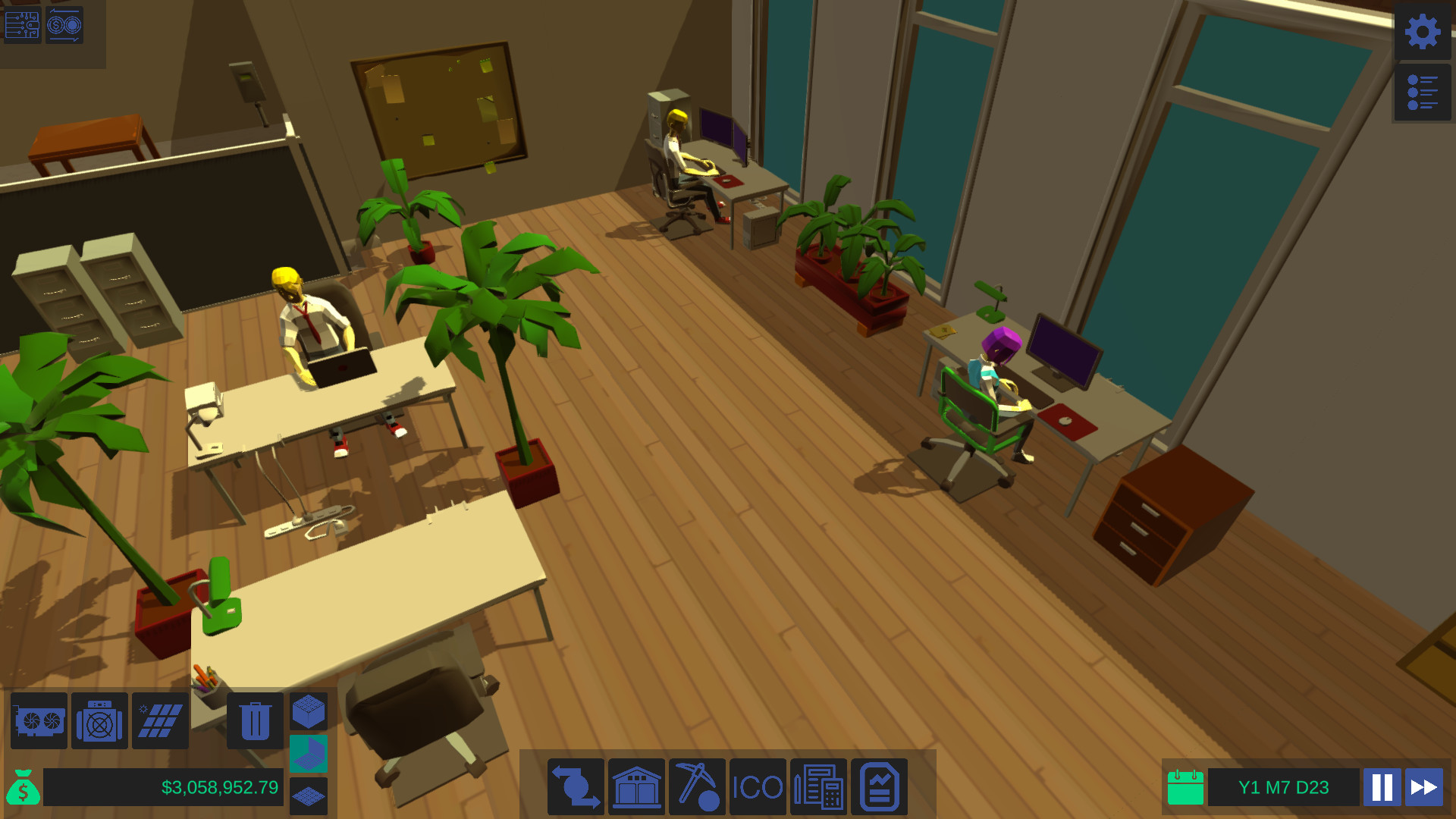Screen dimensions: 1456x819
Task: Click the green calendar icon
Action: coord(1185,787)
